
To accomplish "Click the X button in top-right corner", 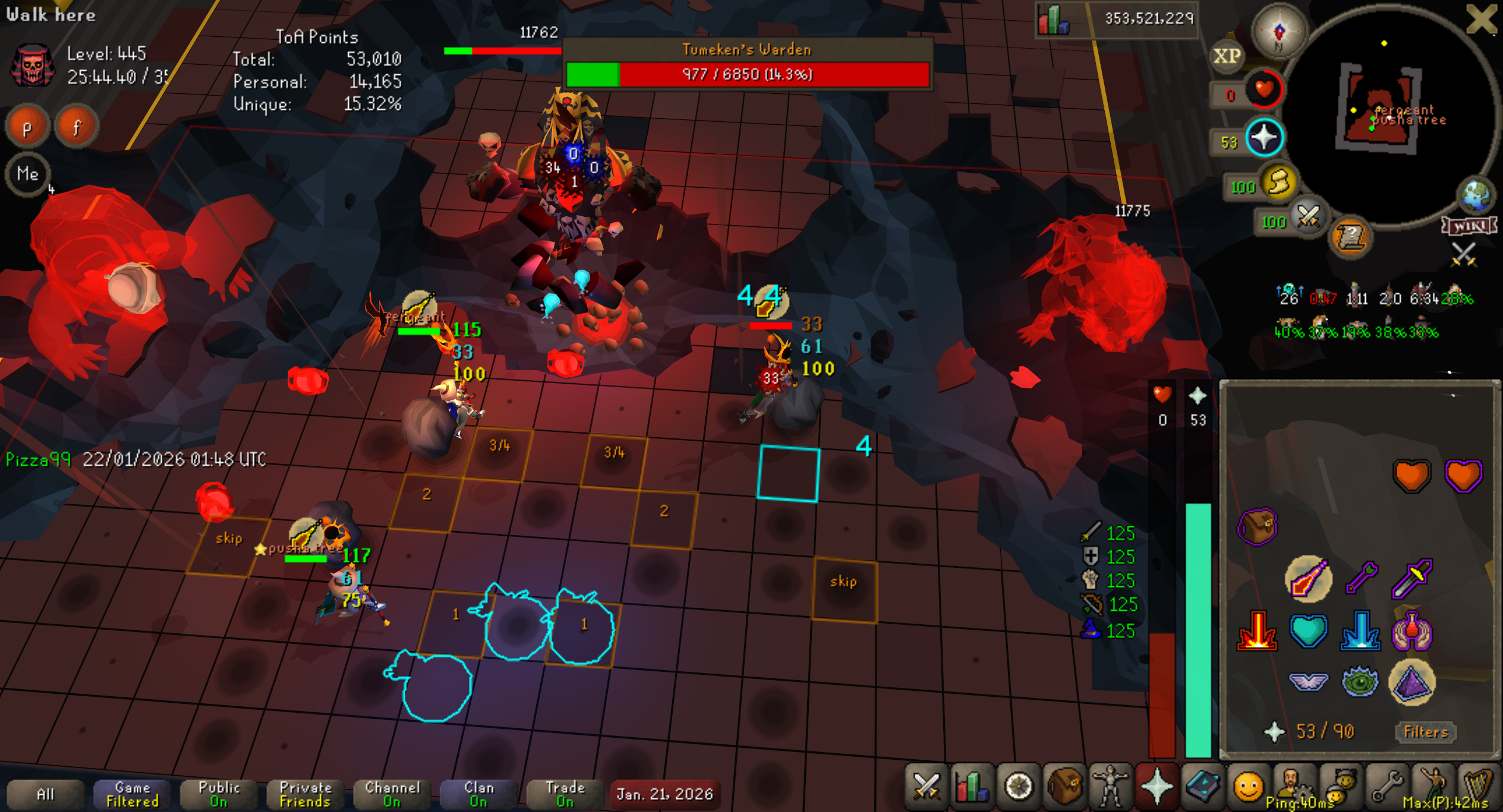I will pyautogui.click(x=1480, y=19).
